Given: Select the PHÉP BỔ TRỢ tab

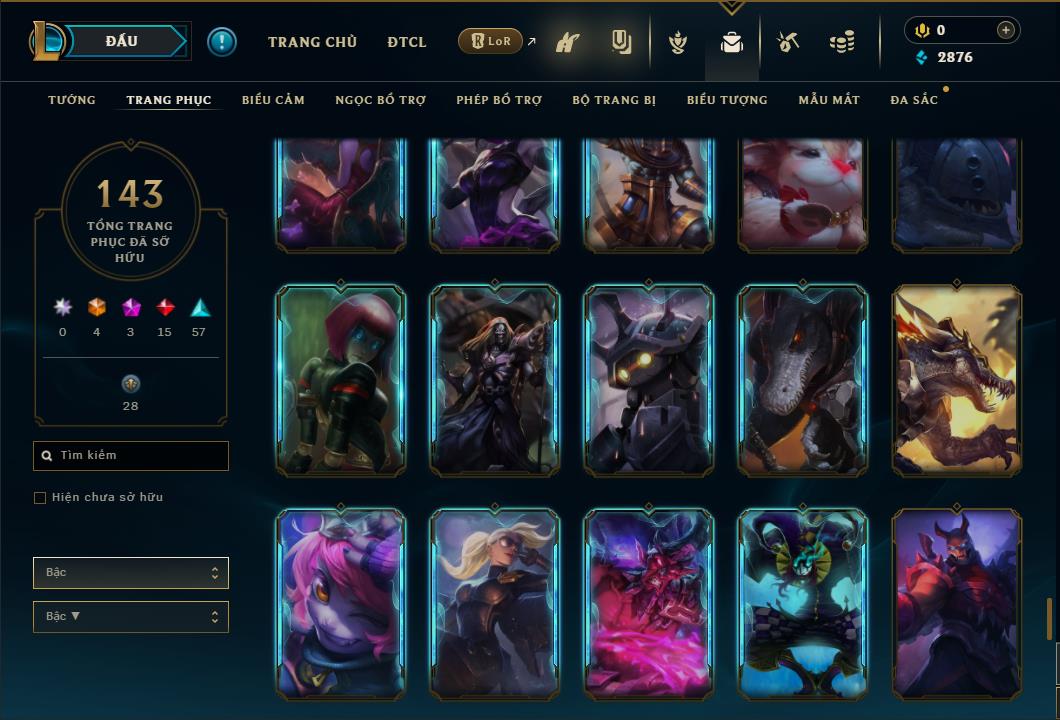Looking at the screenshot, I should point(499,100).
